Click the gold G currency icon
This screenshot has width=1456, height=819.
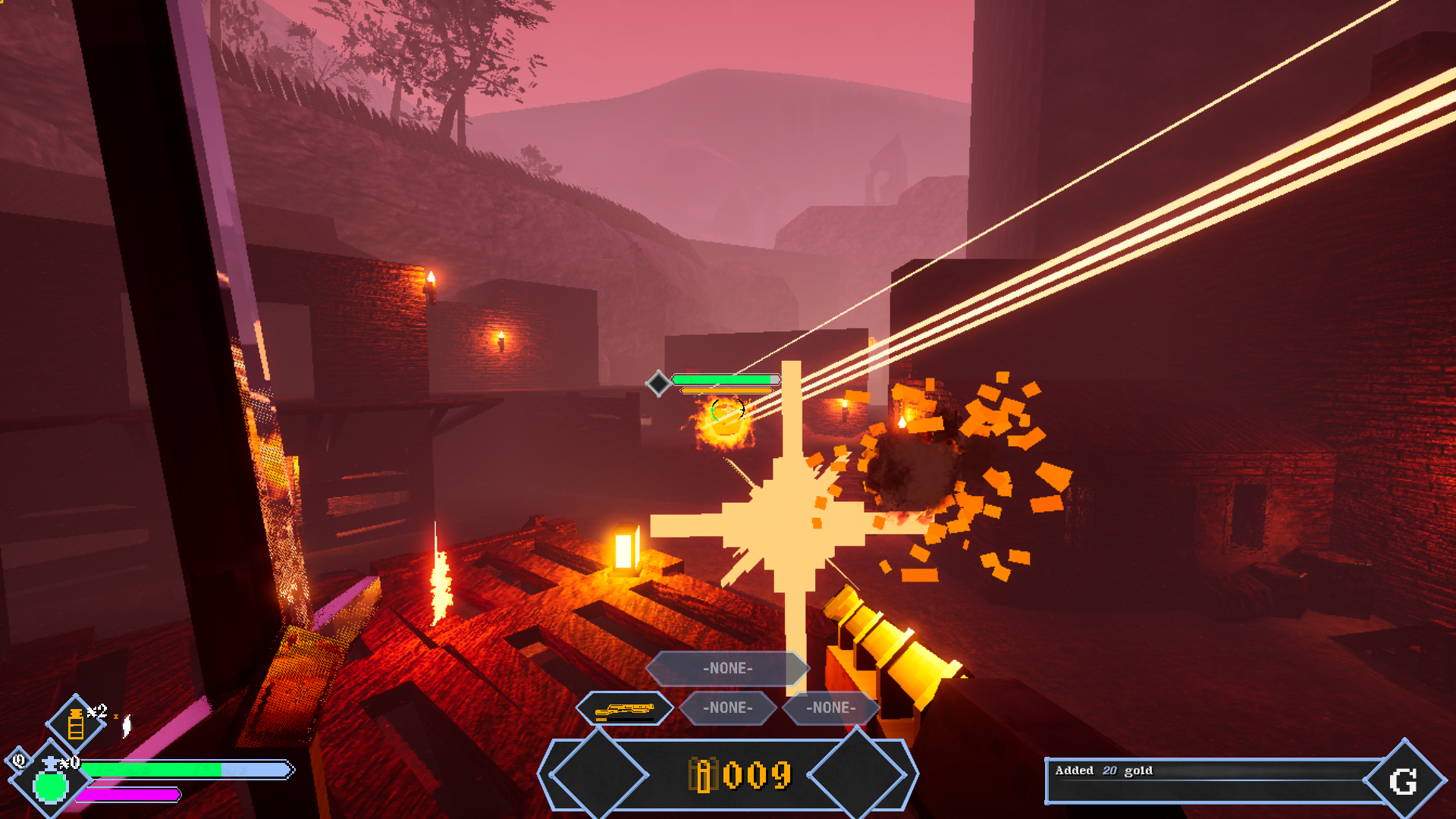pos(1403,781)
